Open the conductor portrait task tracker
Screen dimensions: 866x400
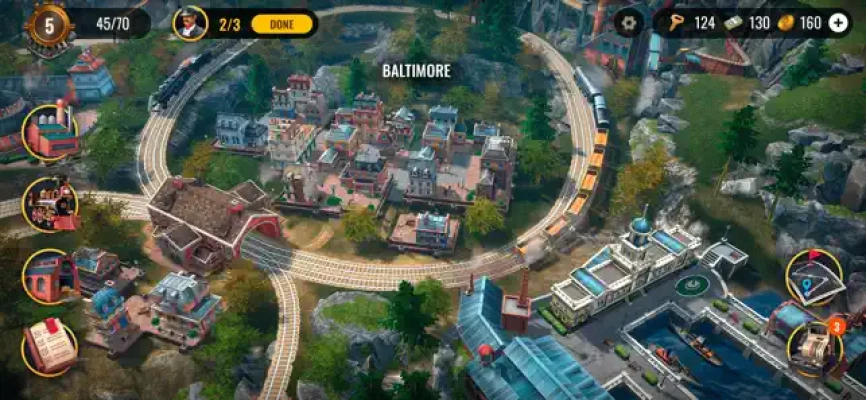(x=189, y=23)
